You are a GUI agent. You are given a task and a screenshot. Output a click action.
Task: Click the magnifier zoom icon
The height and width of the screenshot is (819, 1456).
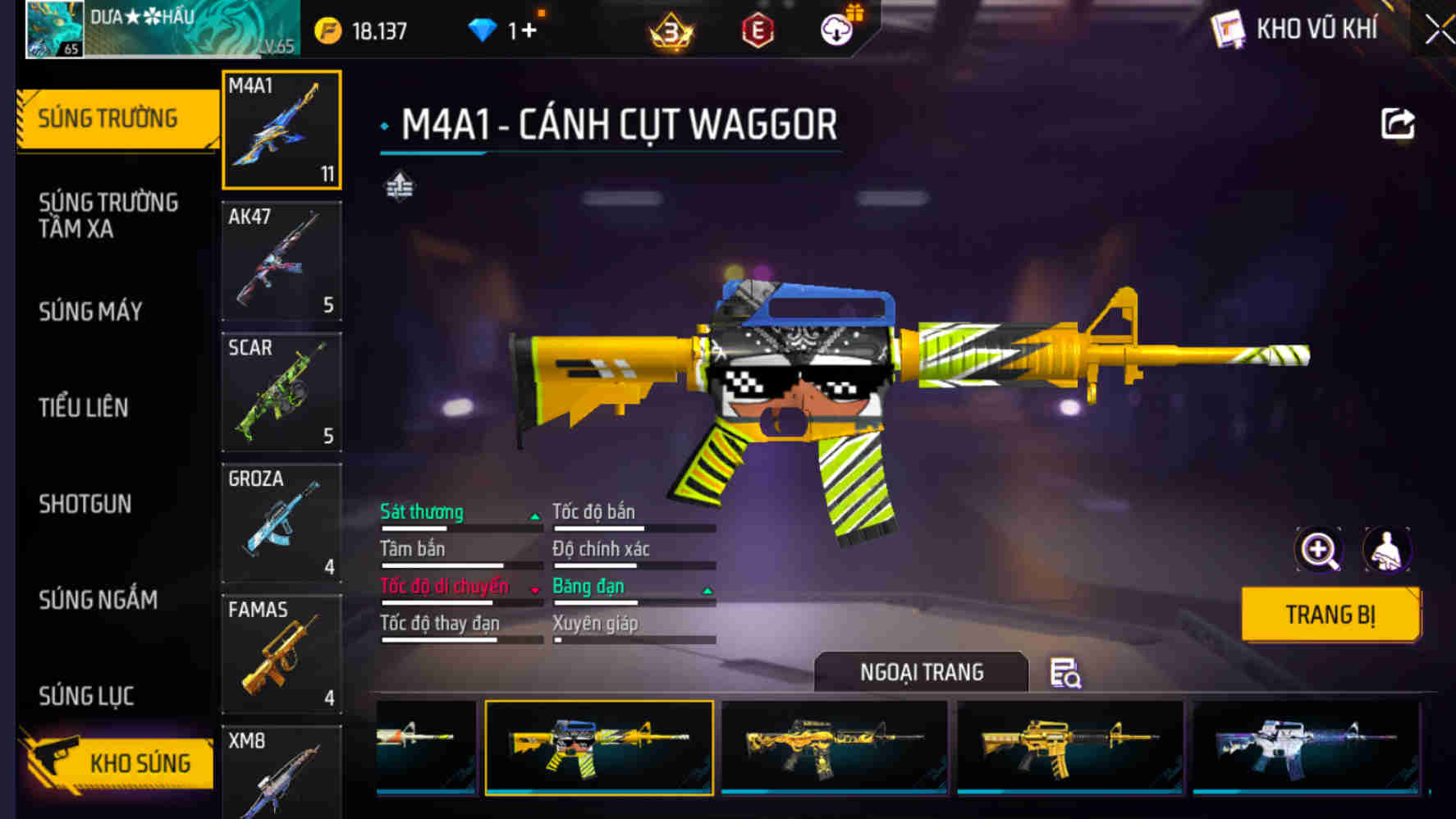[x=1318, y=550]
